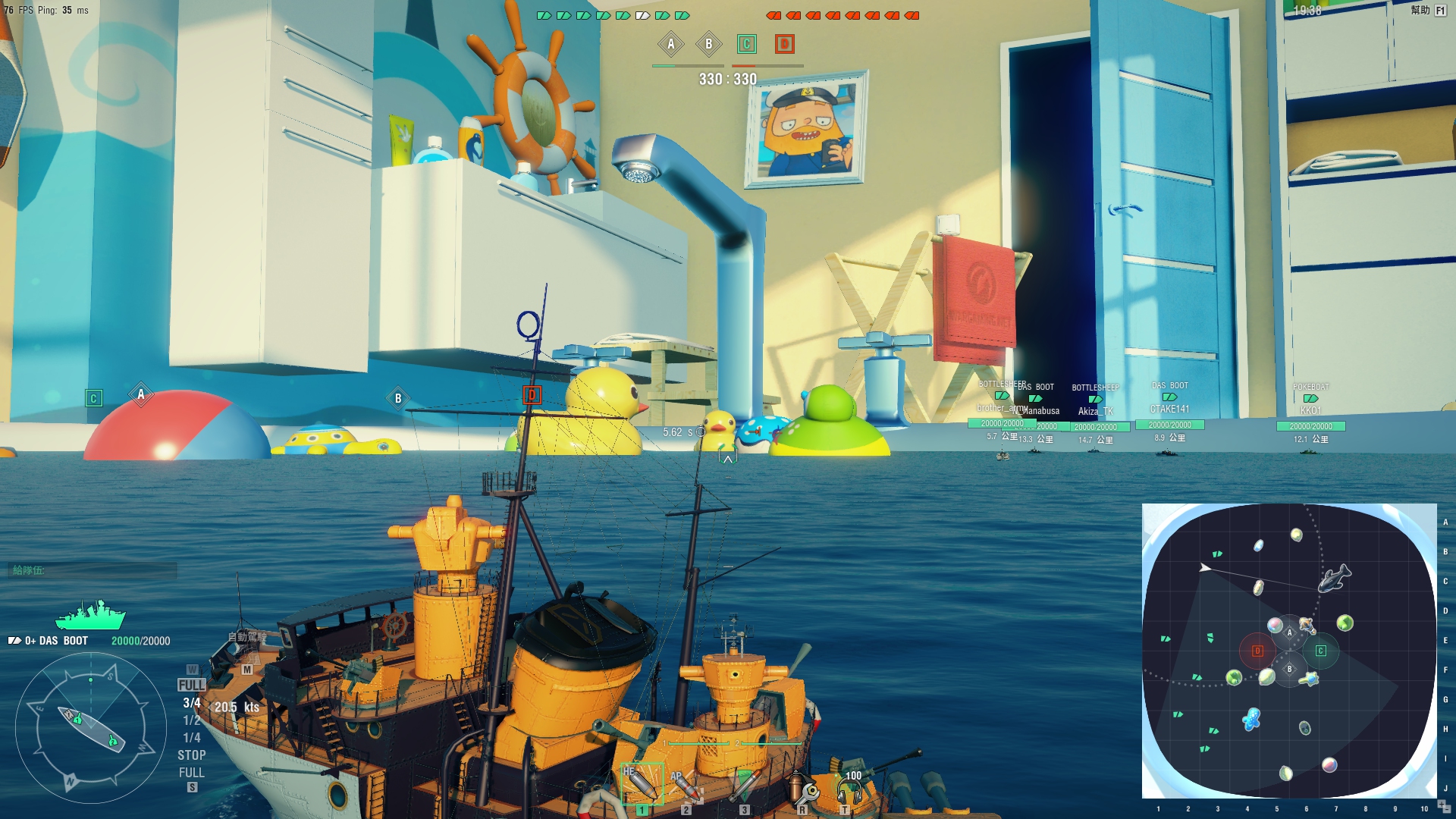Select top red capture point D indicator

coord(784,44)
